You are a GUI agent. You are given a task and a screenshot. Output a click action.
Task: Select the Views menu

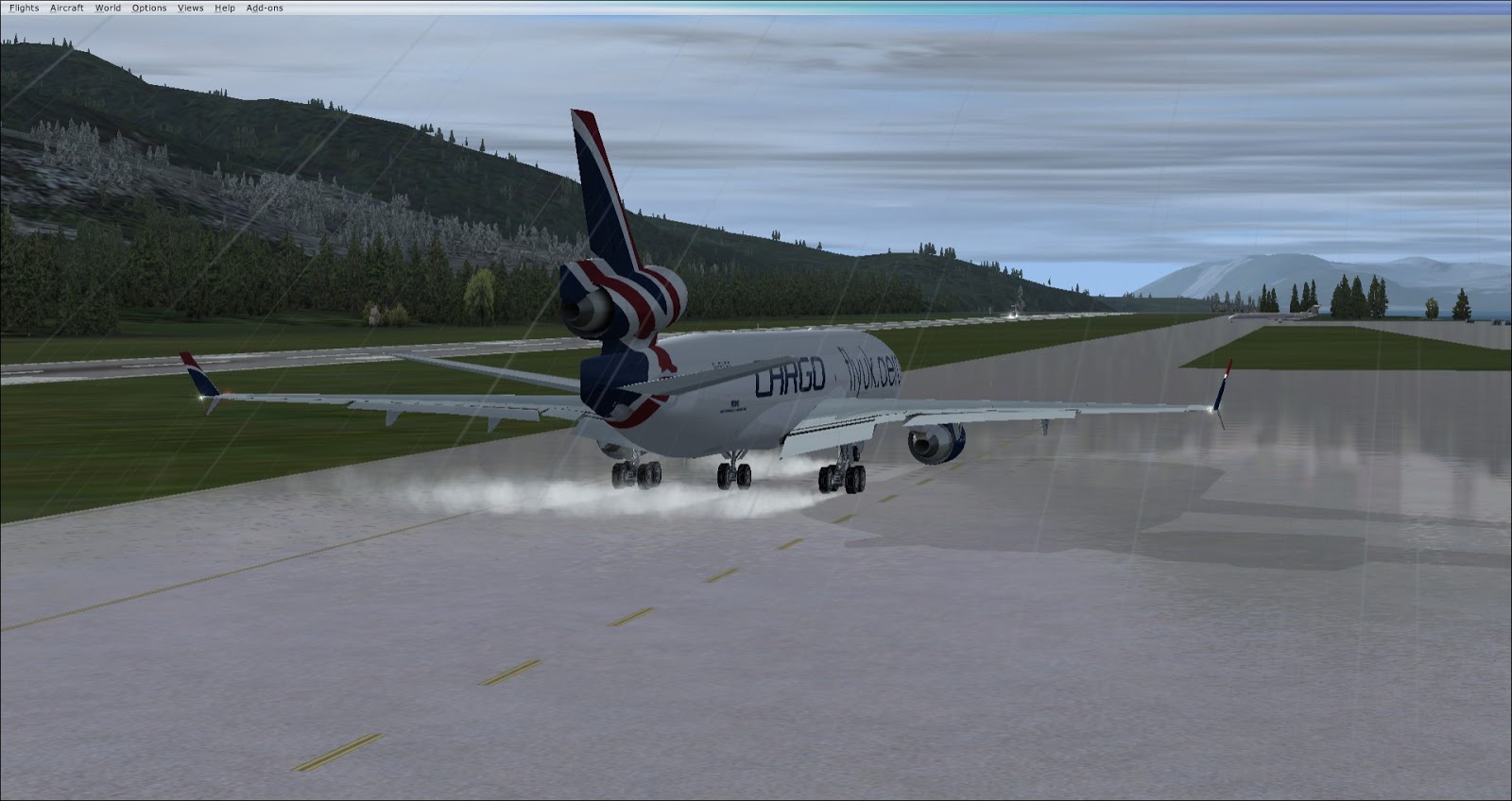point(190,8)
